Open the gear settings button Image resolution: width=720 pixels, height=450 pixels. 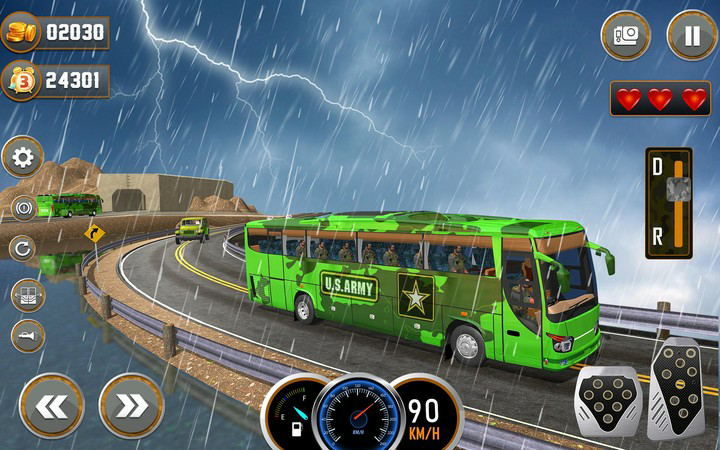[23, 157]
